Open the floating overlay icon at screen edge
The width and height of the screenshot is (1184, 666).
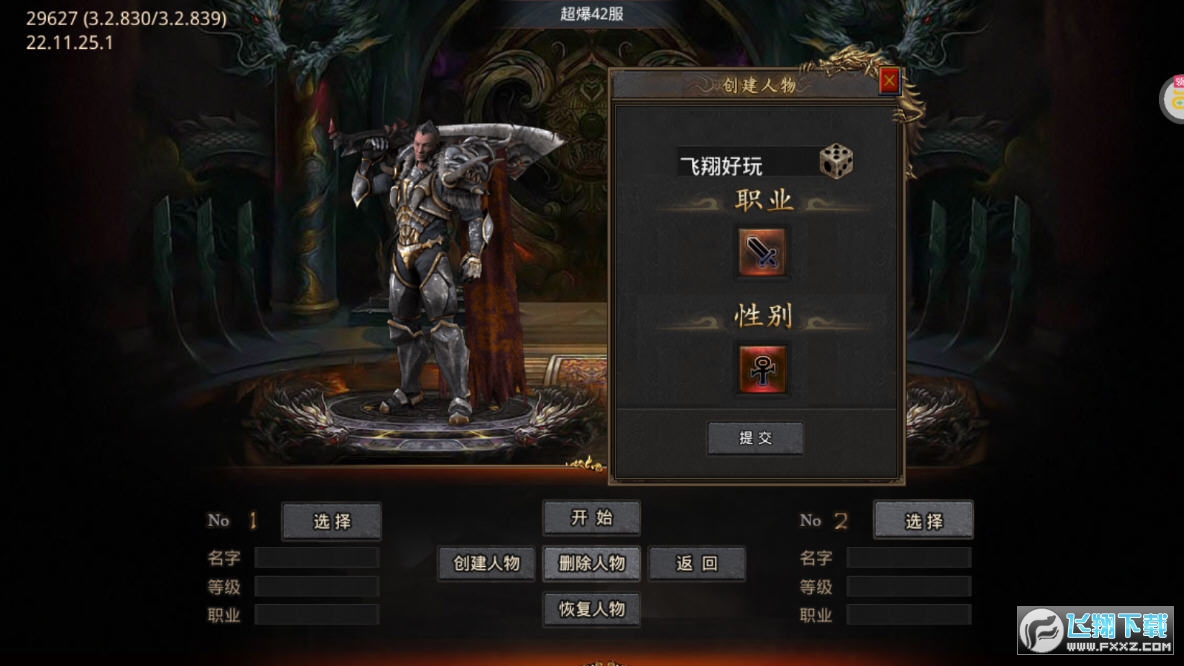click(x=1173, y=100)
